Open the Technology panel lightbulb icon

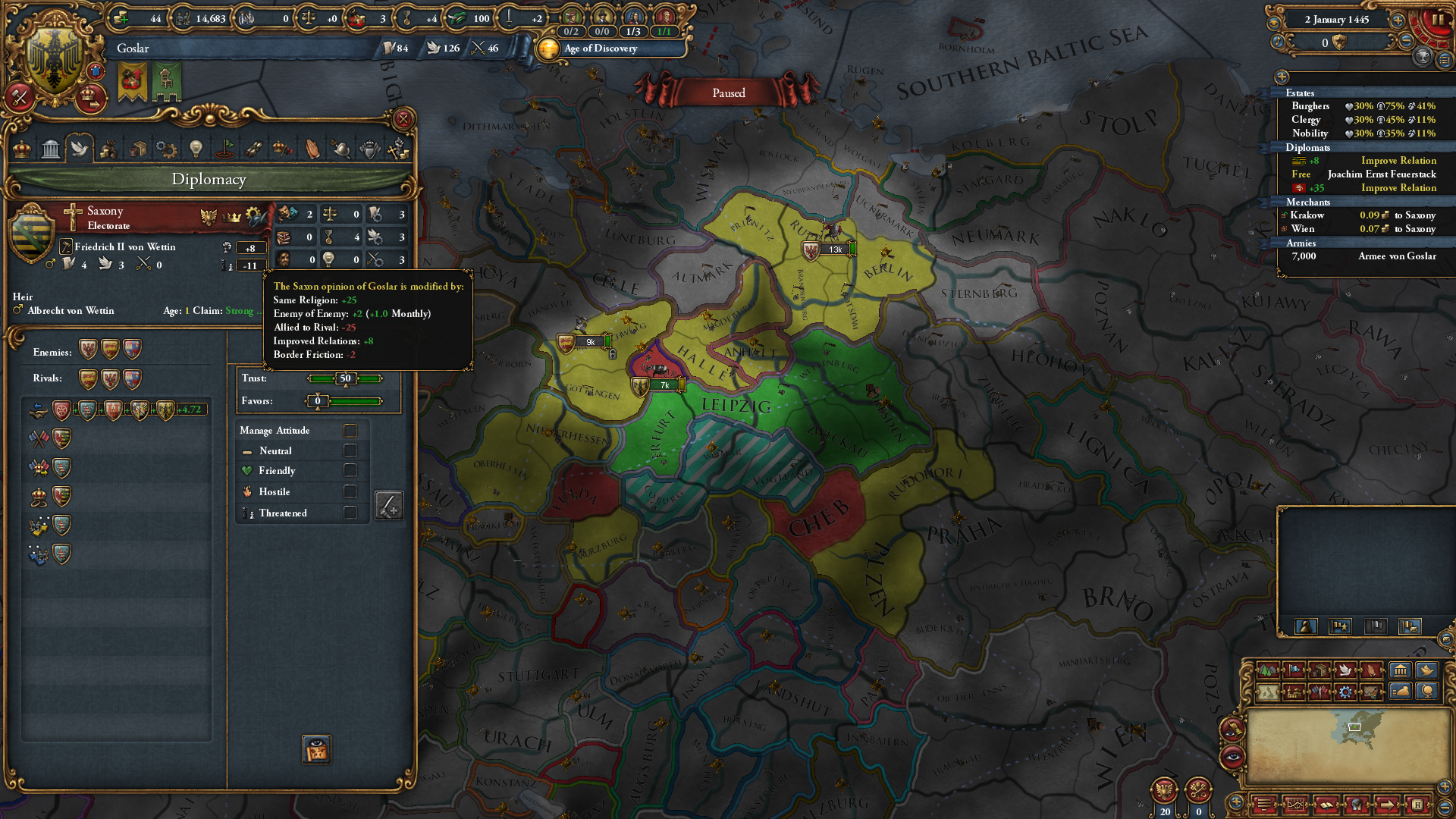pyautogui.click(x=196, y=149)
